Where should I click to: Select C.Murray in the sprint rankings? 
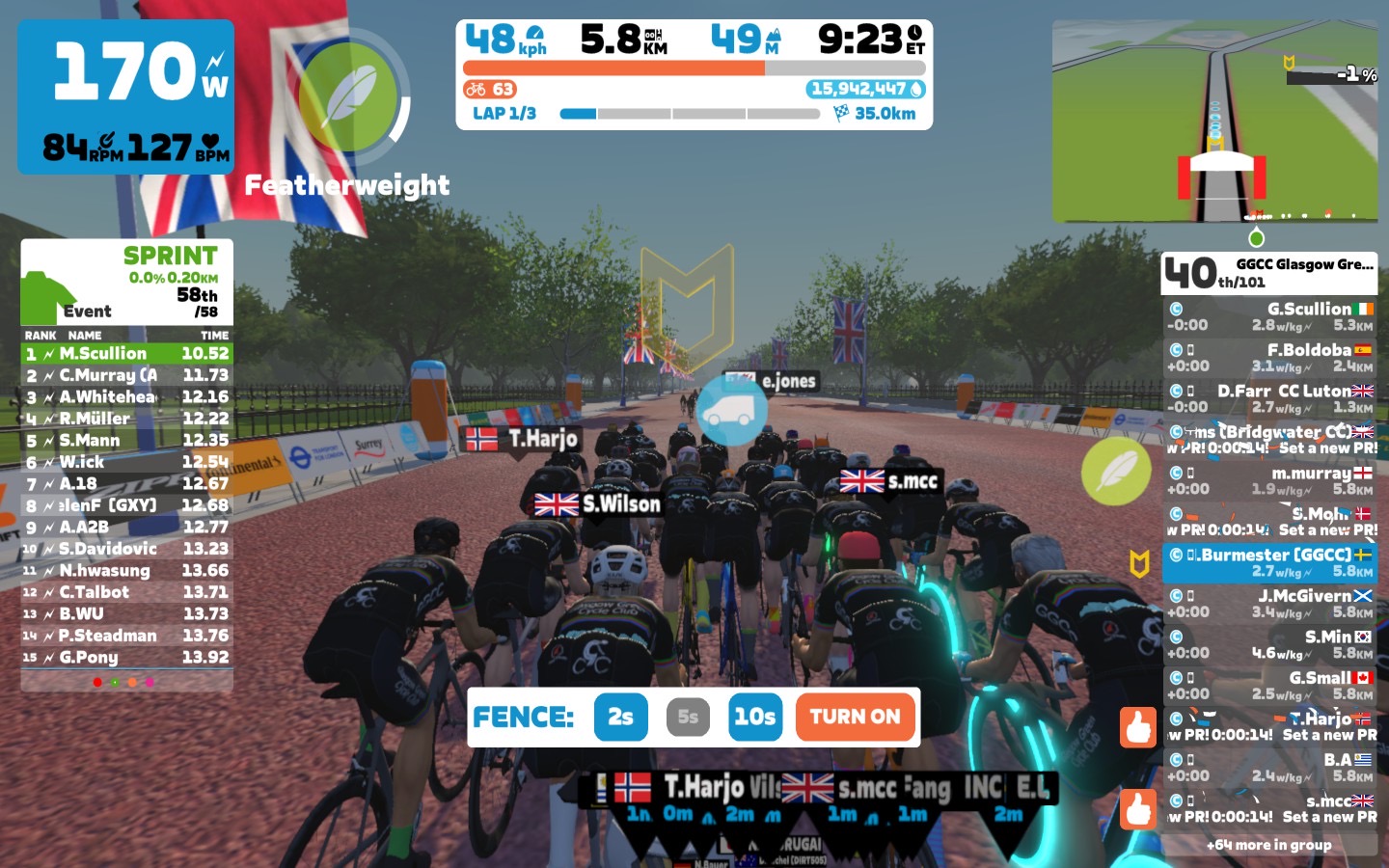point(126,375)
